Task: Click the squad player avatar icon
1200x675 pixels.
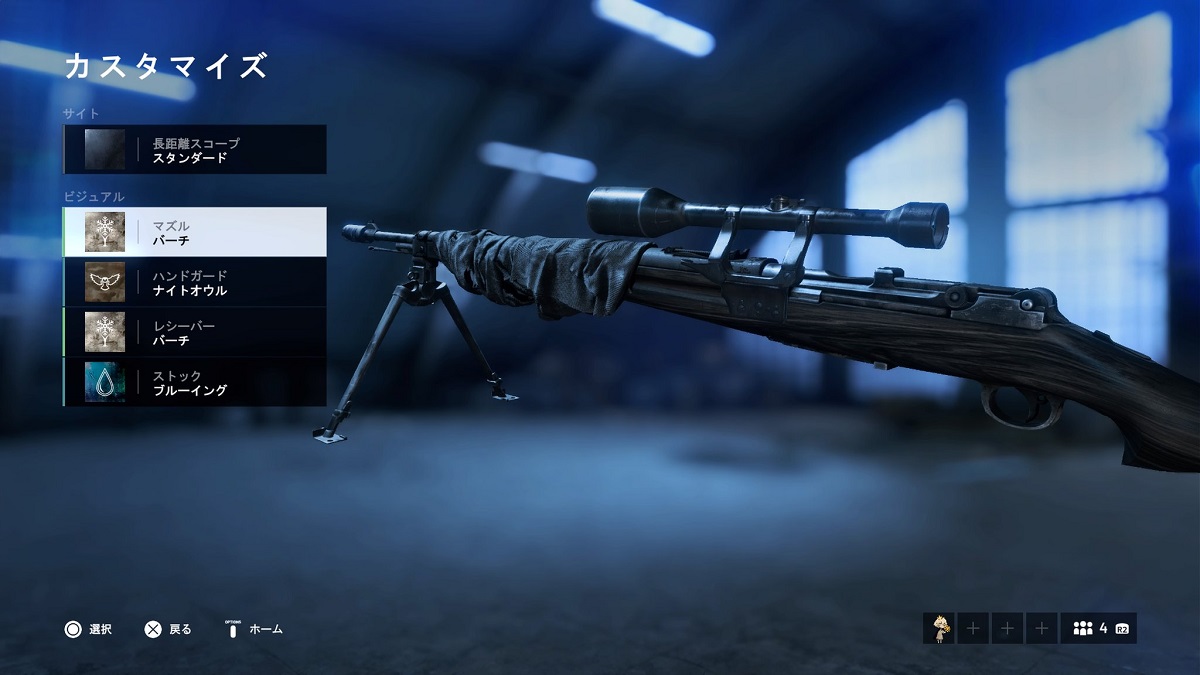Action: 938,628
